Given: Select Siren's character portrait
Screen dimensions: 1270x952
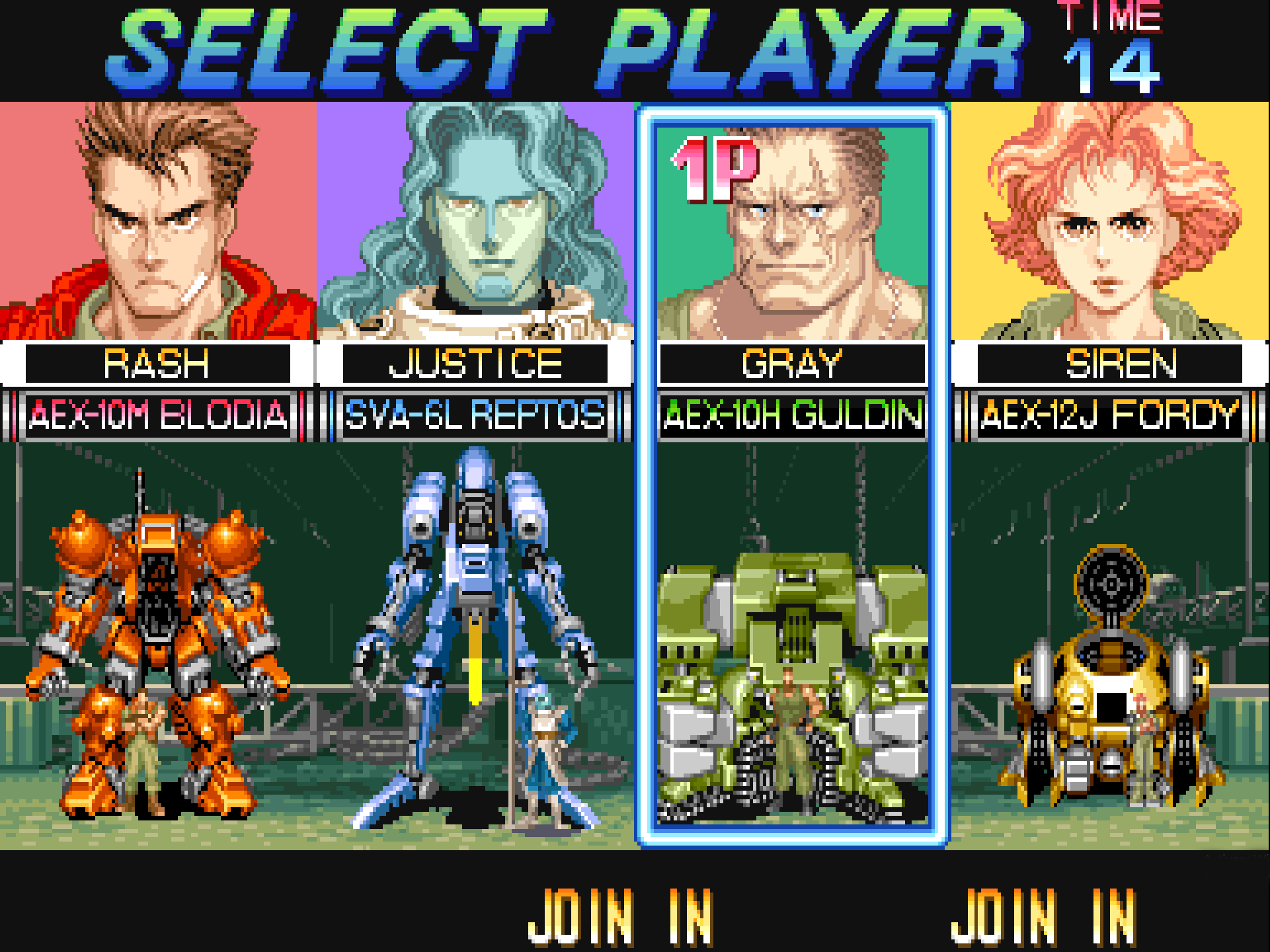Looking at the screenshot, I should click(x=1111, y=221).
